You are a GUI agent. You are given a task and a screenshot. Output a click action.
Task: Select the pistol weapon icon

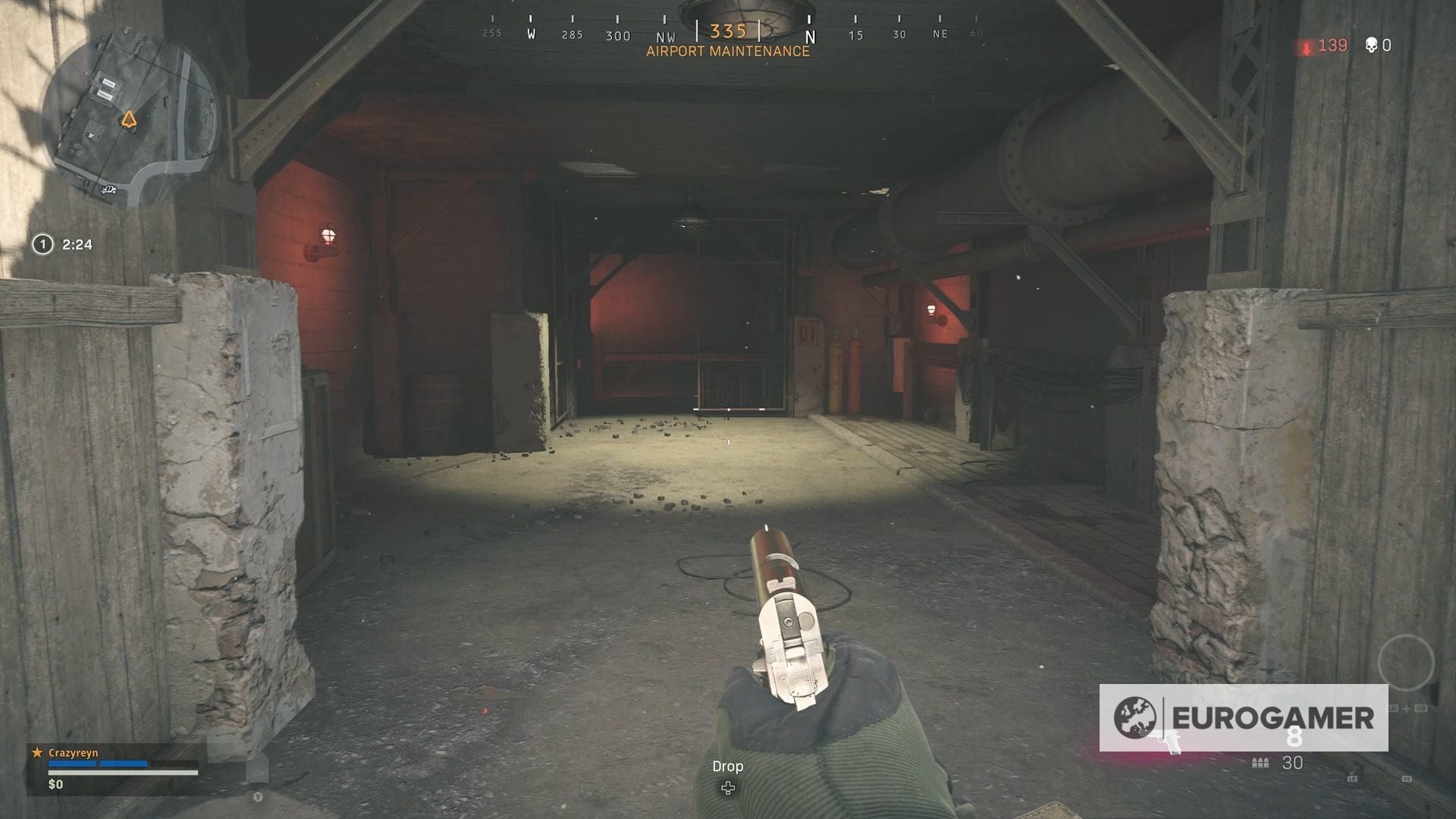[1168, 742]
